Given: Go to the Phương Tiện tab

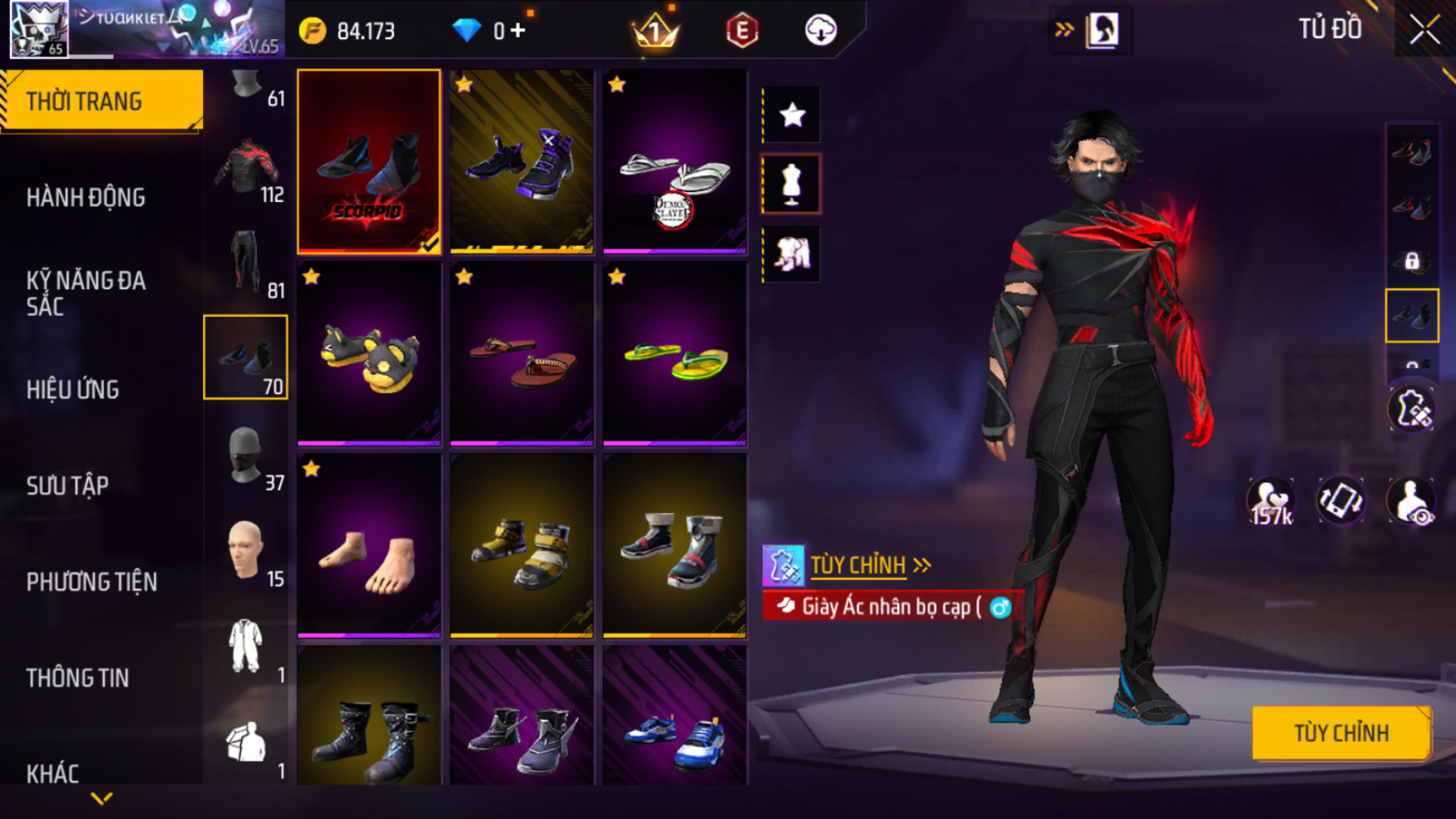Looking at the screenshot, I should [x=91, y=582].
